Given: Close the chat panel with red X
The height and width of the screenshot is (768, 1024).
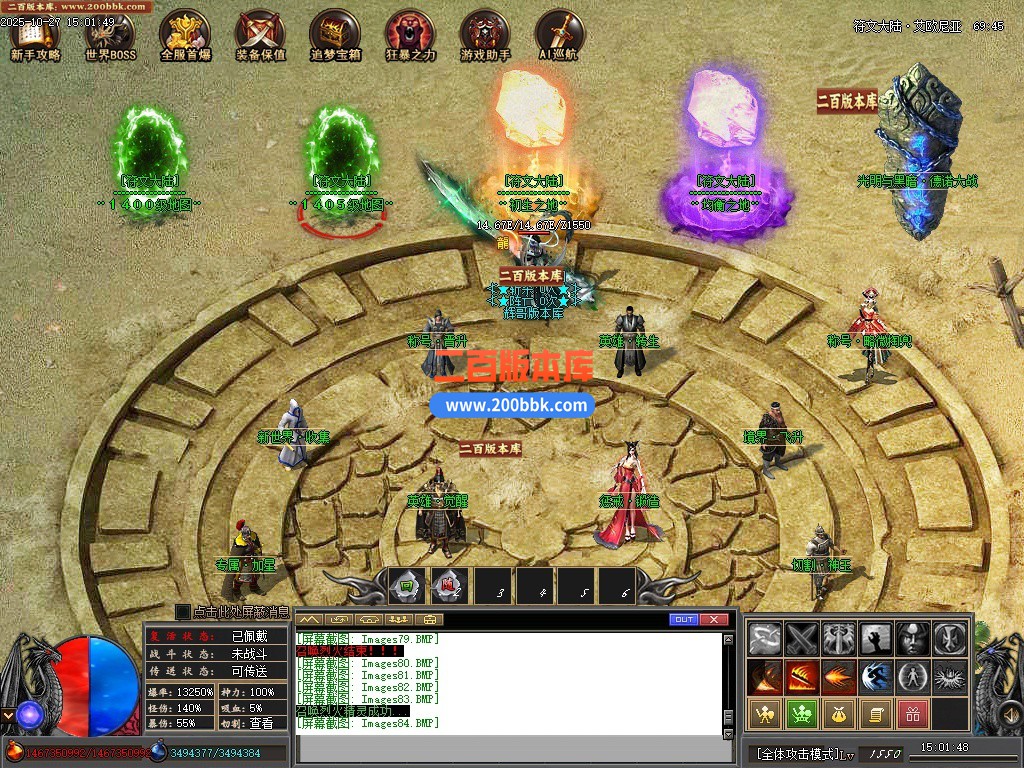Looking at the screenshot, I should pos(713,620).
